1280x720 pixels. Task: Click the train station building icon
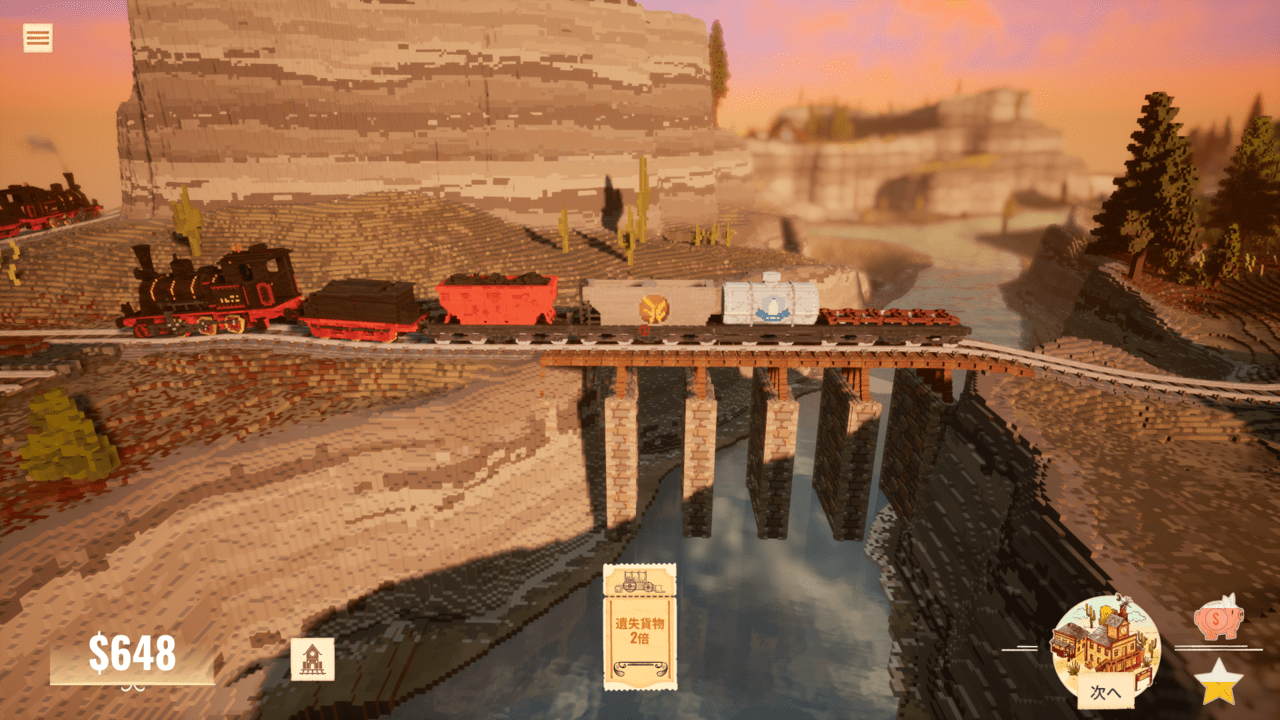pyautogui.click(x=312, y=659)
